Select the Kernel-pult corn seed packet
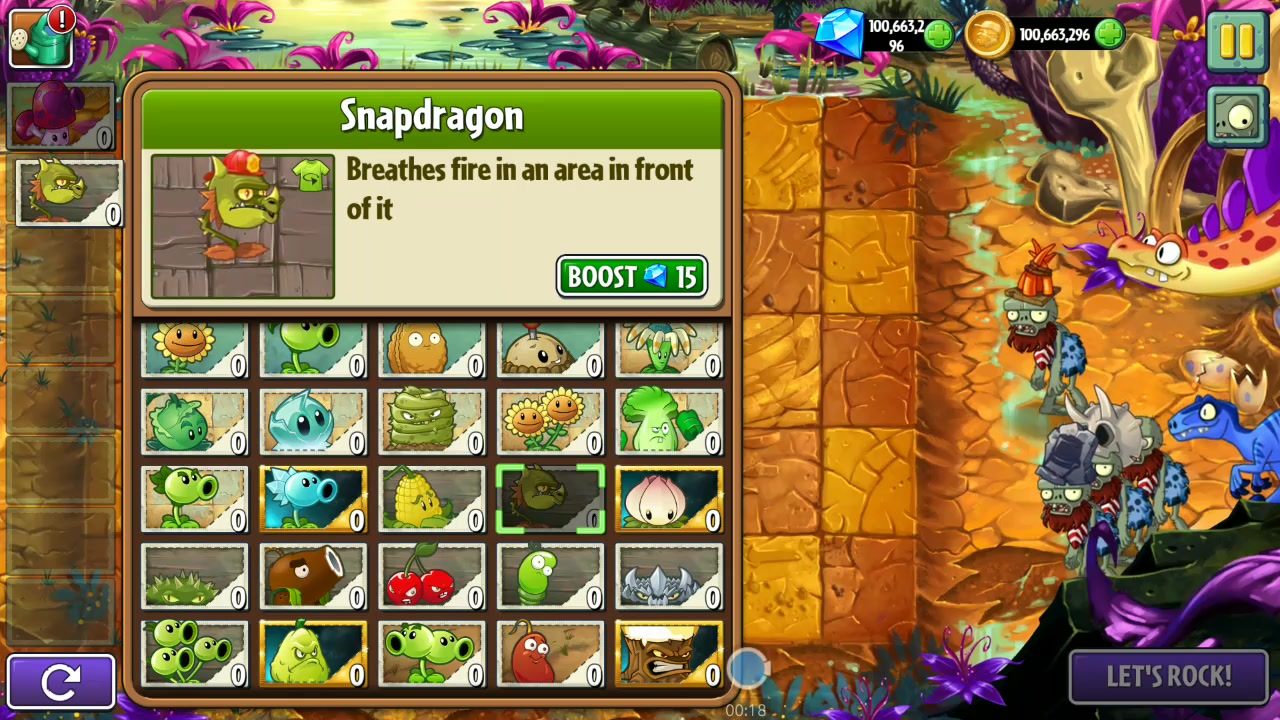1280x720 pixels. (431, 499)
